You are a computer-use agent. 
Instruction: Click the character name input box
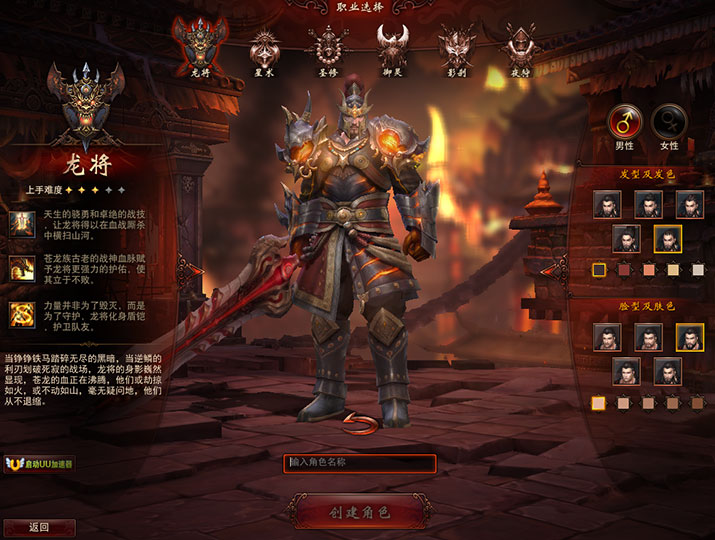[x=361, y=463]
